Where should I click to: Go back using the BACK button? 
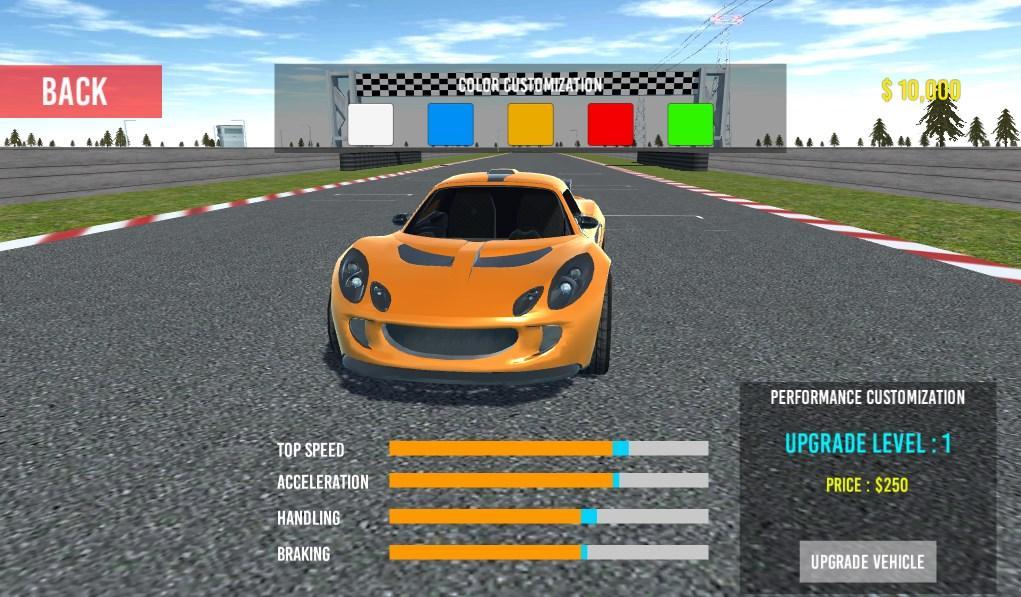coord(80,92)
